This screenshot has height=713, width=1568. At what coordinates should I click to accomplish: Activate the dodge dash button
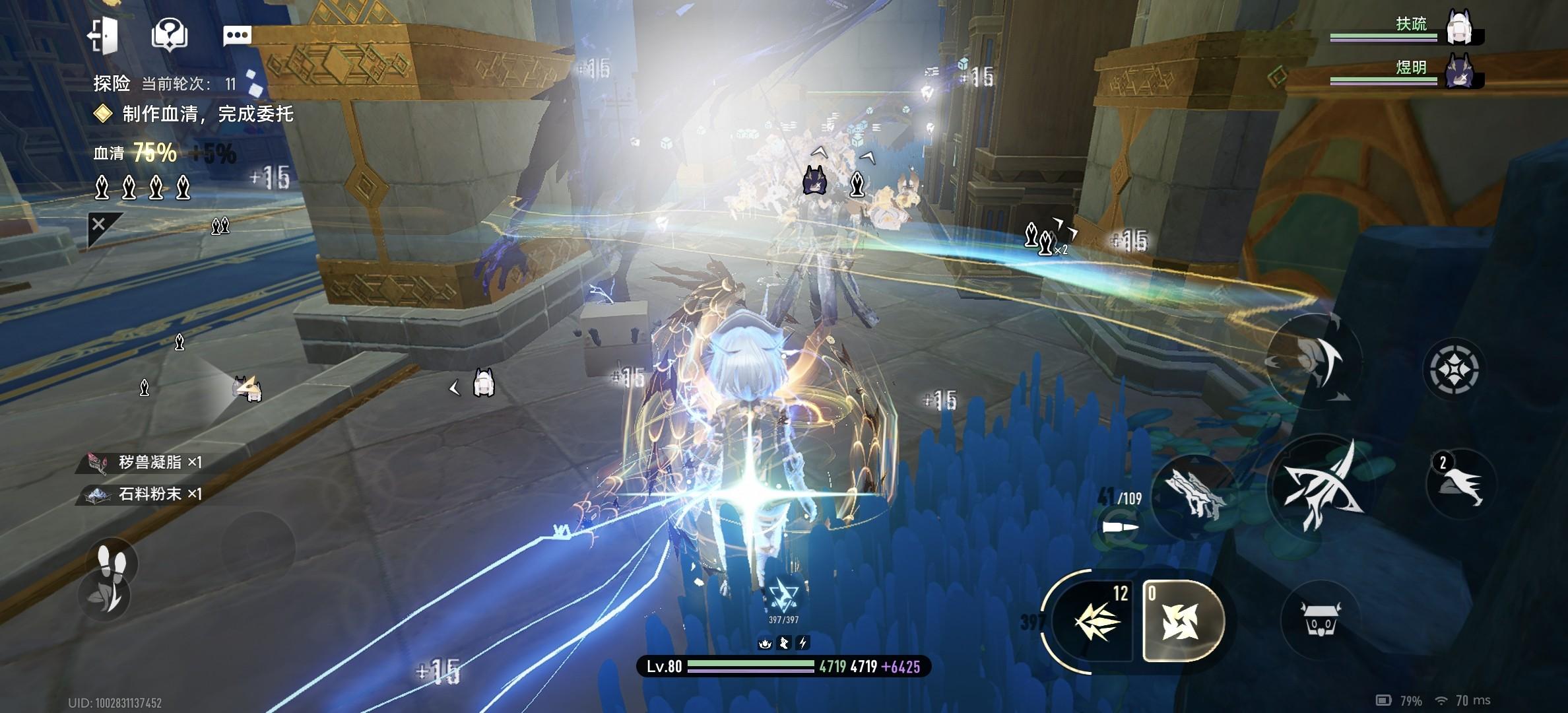click(x=1313, y=362)
